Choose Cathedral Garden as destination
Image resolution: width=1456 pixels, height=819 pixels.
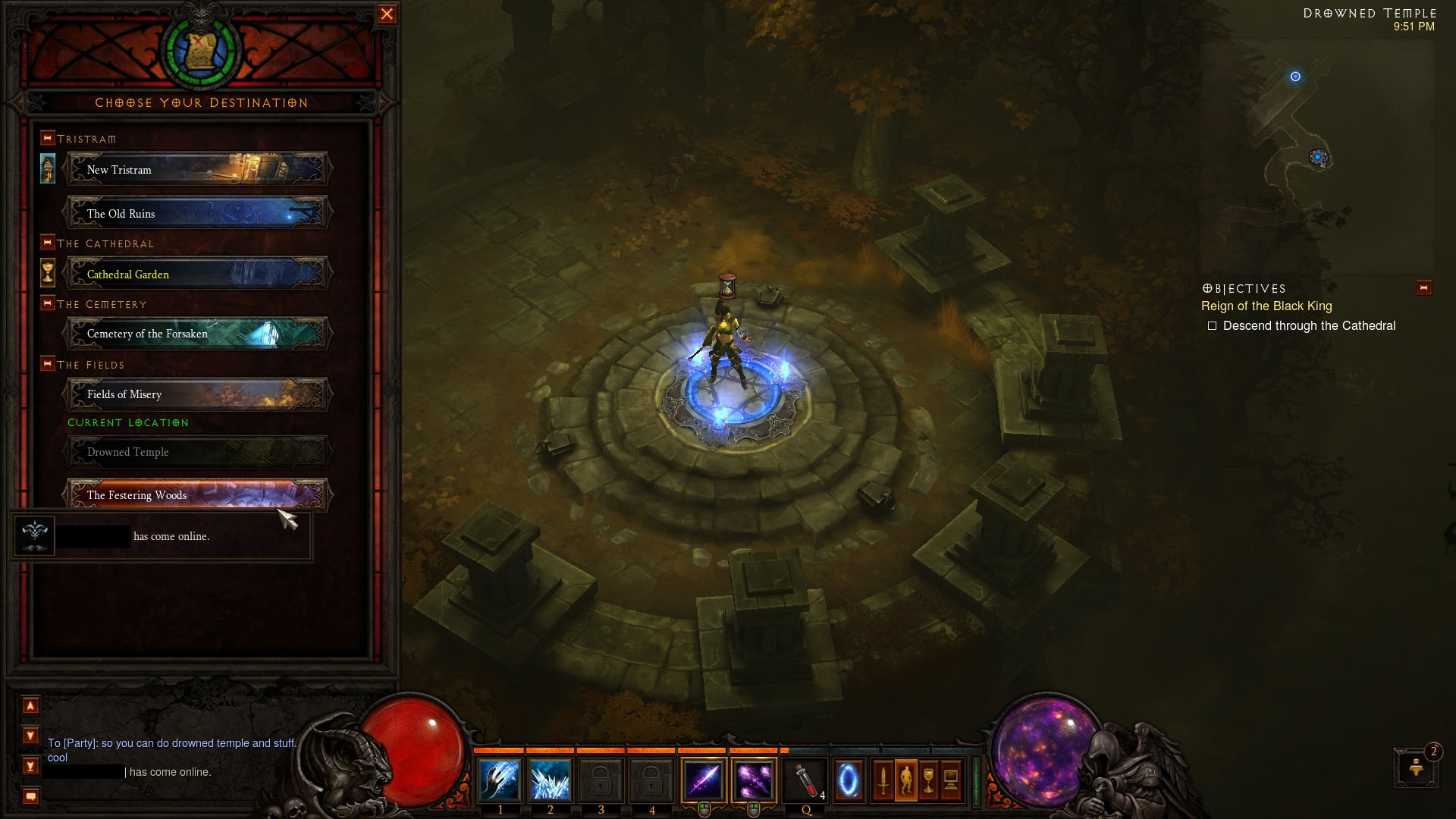coord(197,274)
